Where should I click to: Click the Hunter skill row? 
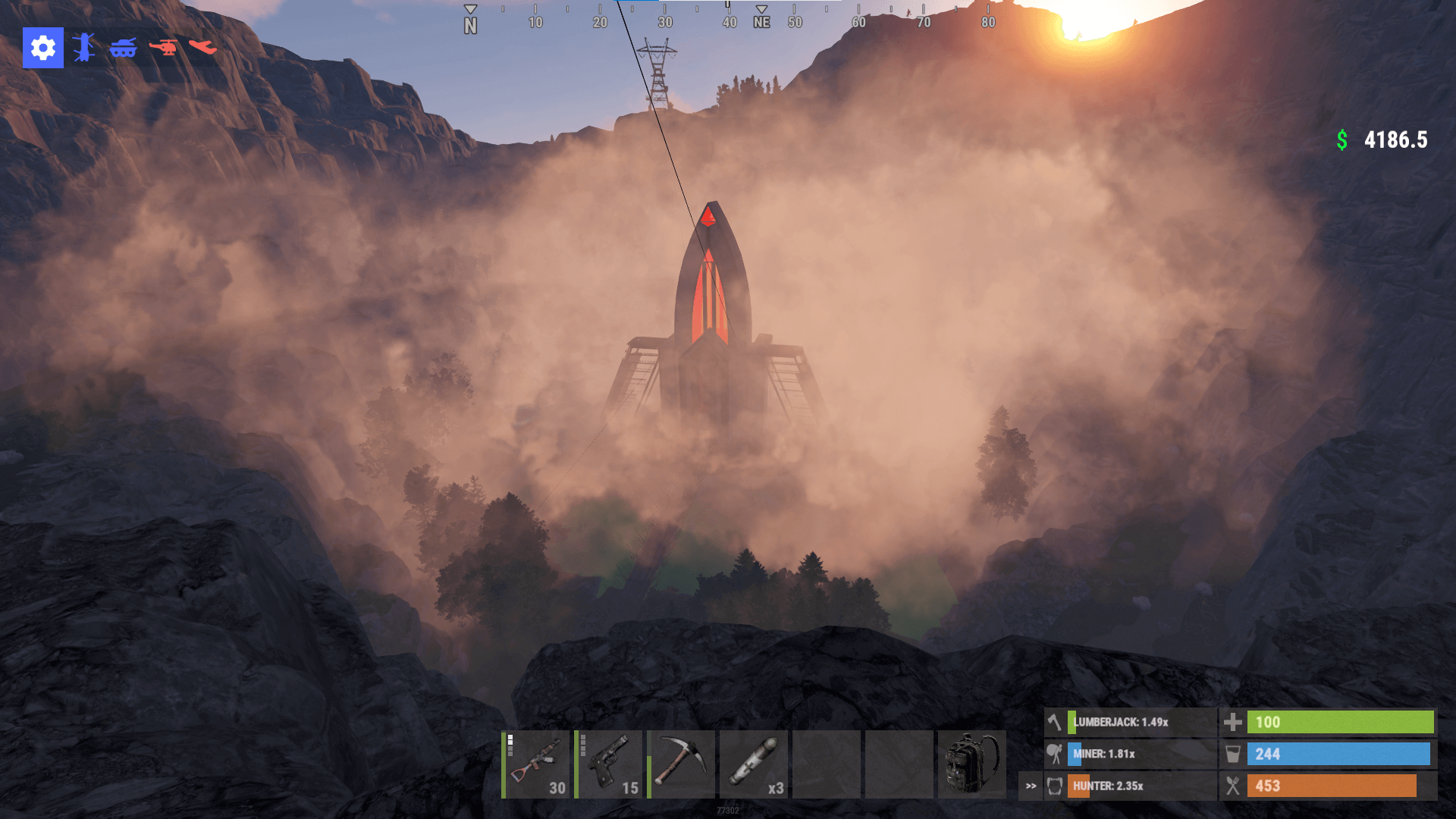point(1130,786)
